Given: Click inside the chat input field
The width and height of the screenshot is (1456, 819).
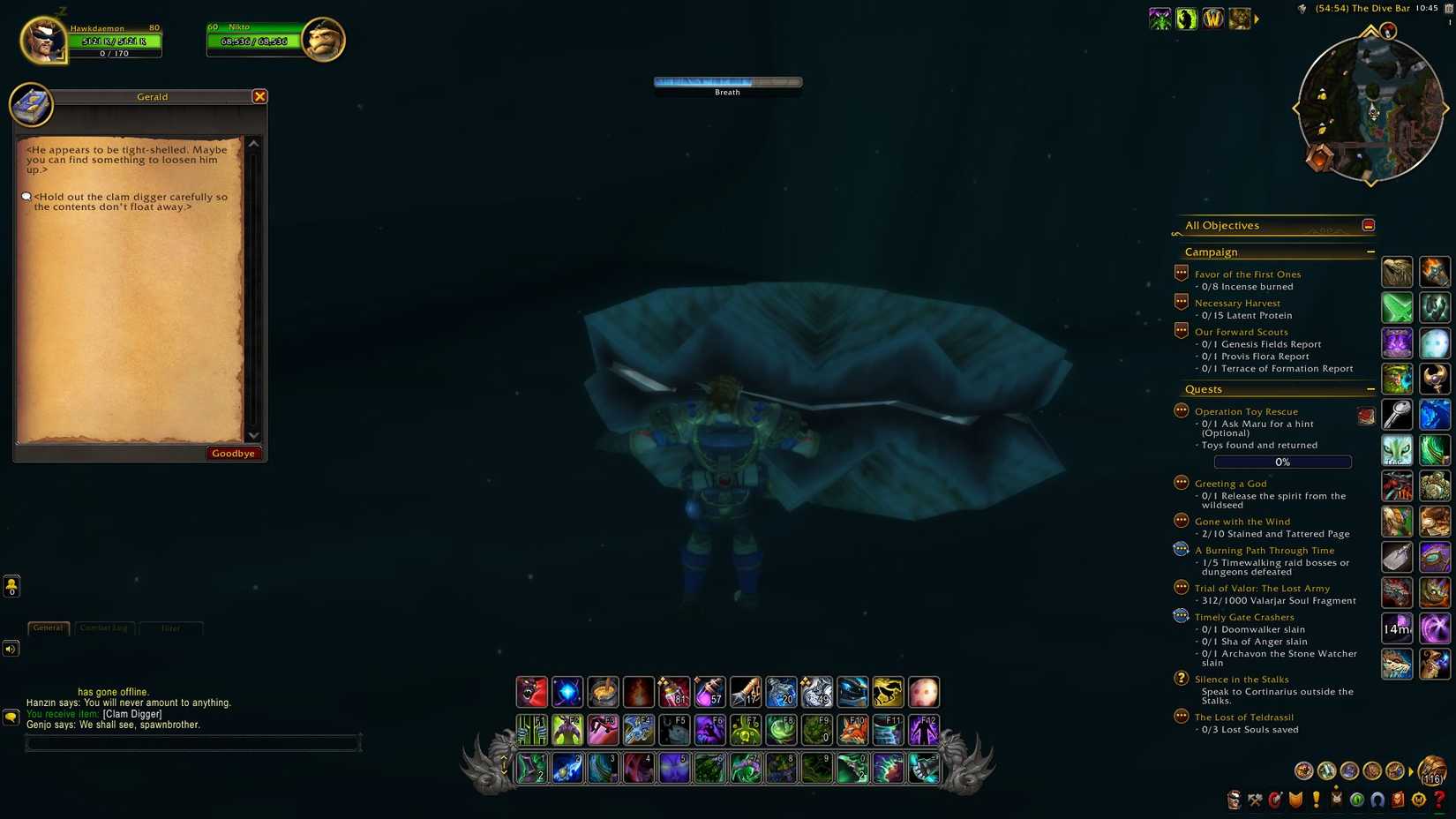Looking at the screenshot, I should tap(192, 742).
